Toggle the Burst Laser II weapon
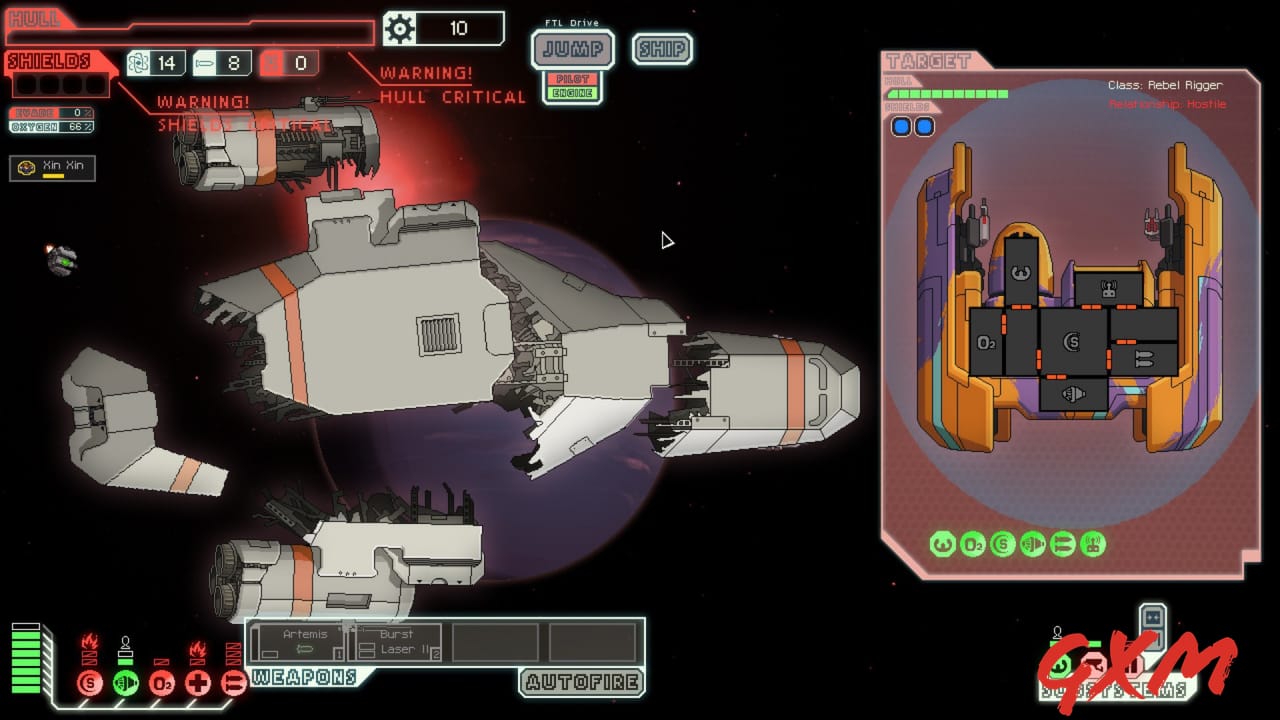 (398, 640)
